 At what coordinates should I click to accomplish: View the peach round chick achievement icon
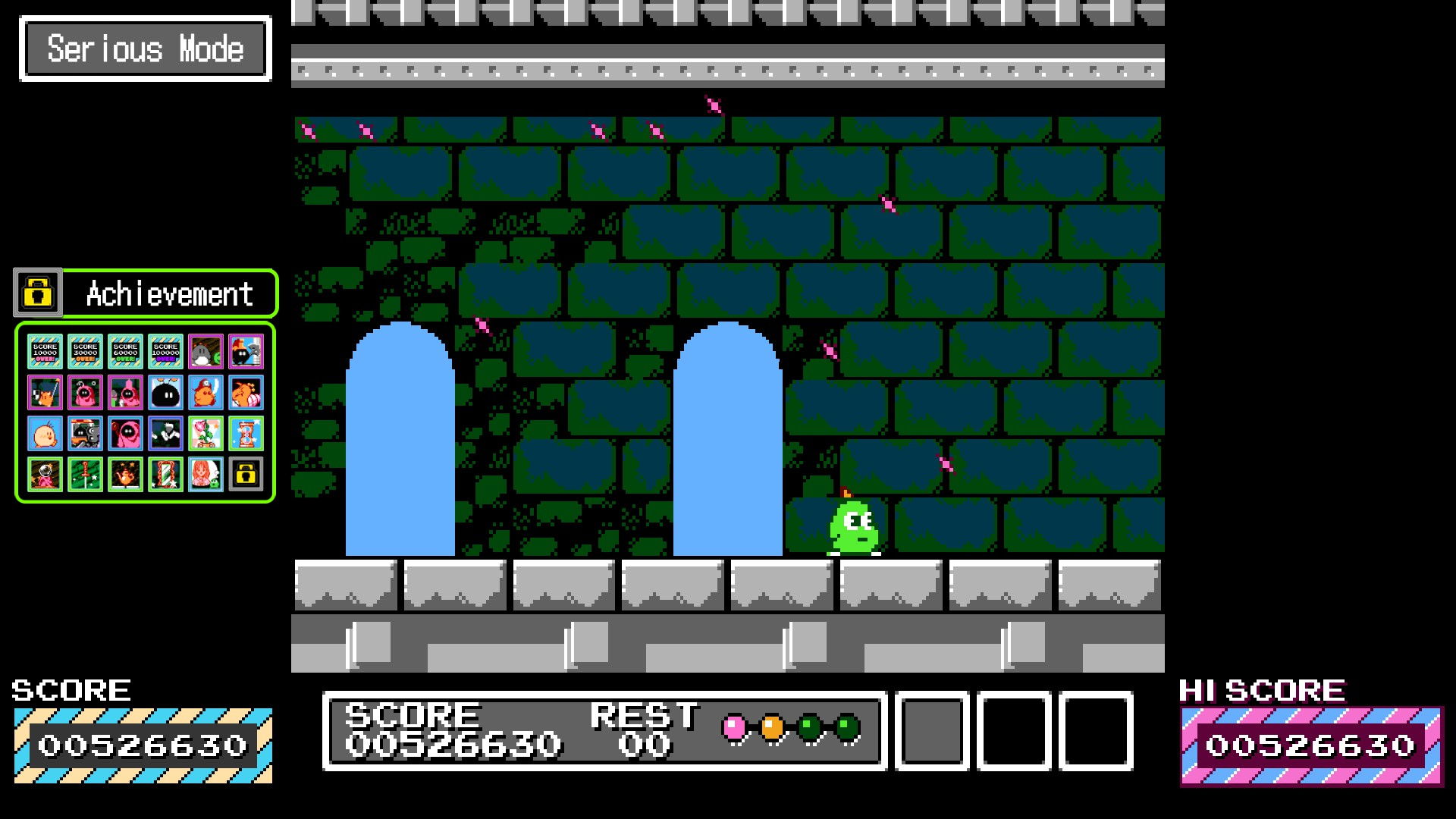[x=45, y=434]
